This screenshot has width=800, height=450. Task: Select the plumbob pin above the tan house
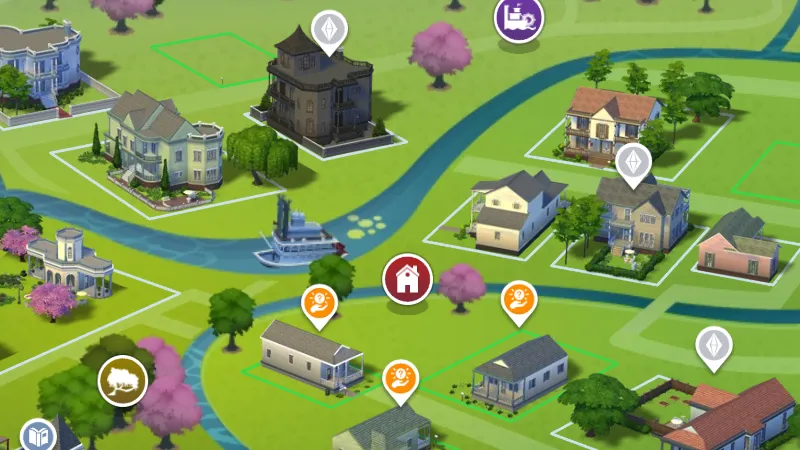[632, 162]
